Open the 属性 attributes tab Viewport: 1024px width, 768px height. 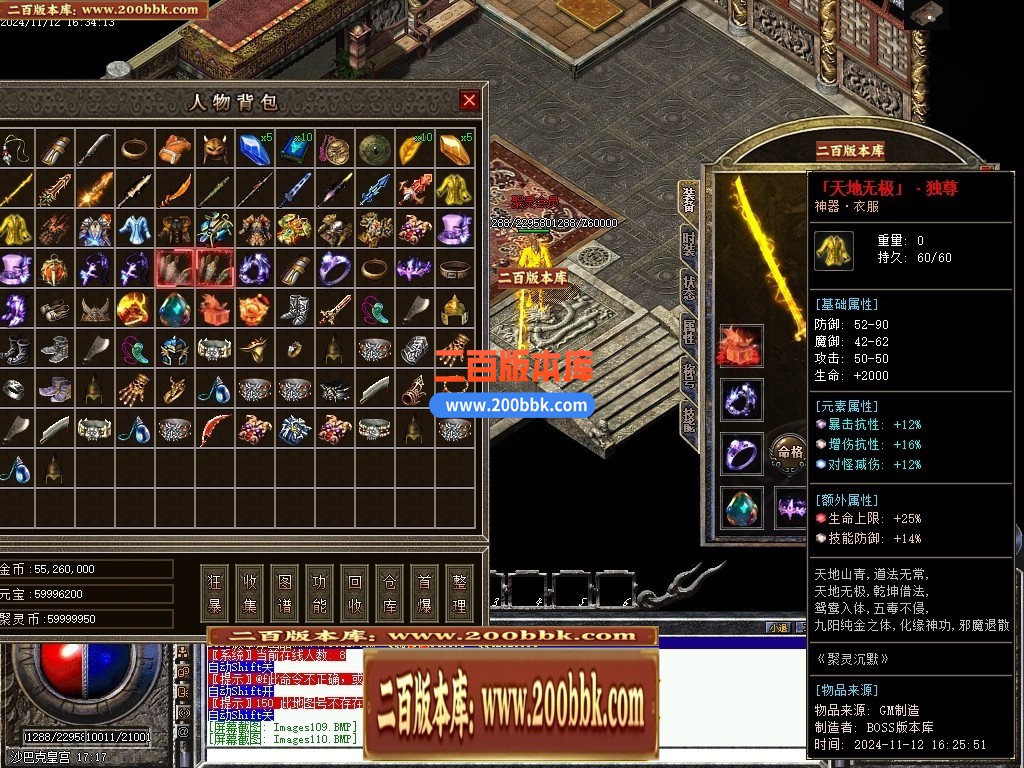(689, 332)
